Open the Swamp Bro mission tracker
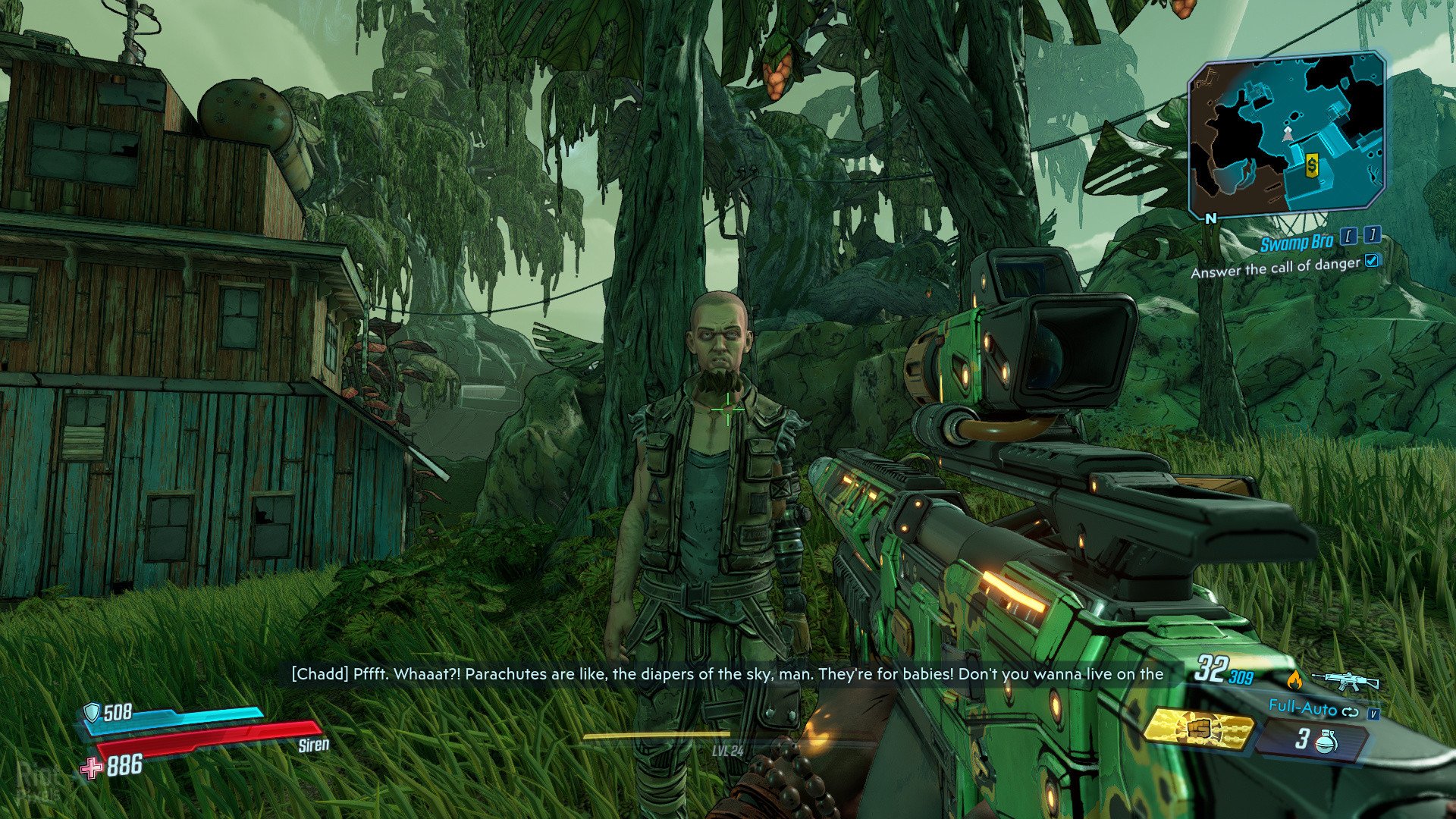 coord(1296,243)
